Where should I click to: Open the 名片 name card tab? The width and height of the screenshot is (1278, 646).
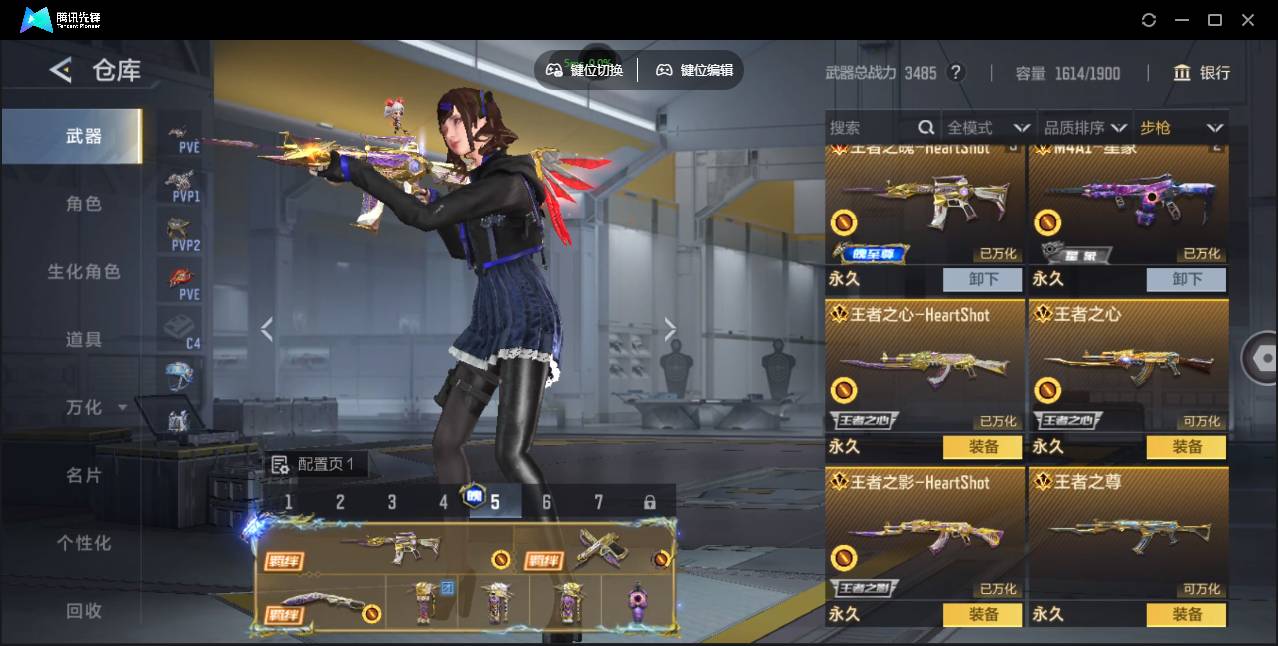pos(84,475)
